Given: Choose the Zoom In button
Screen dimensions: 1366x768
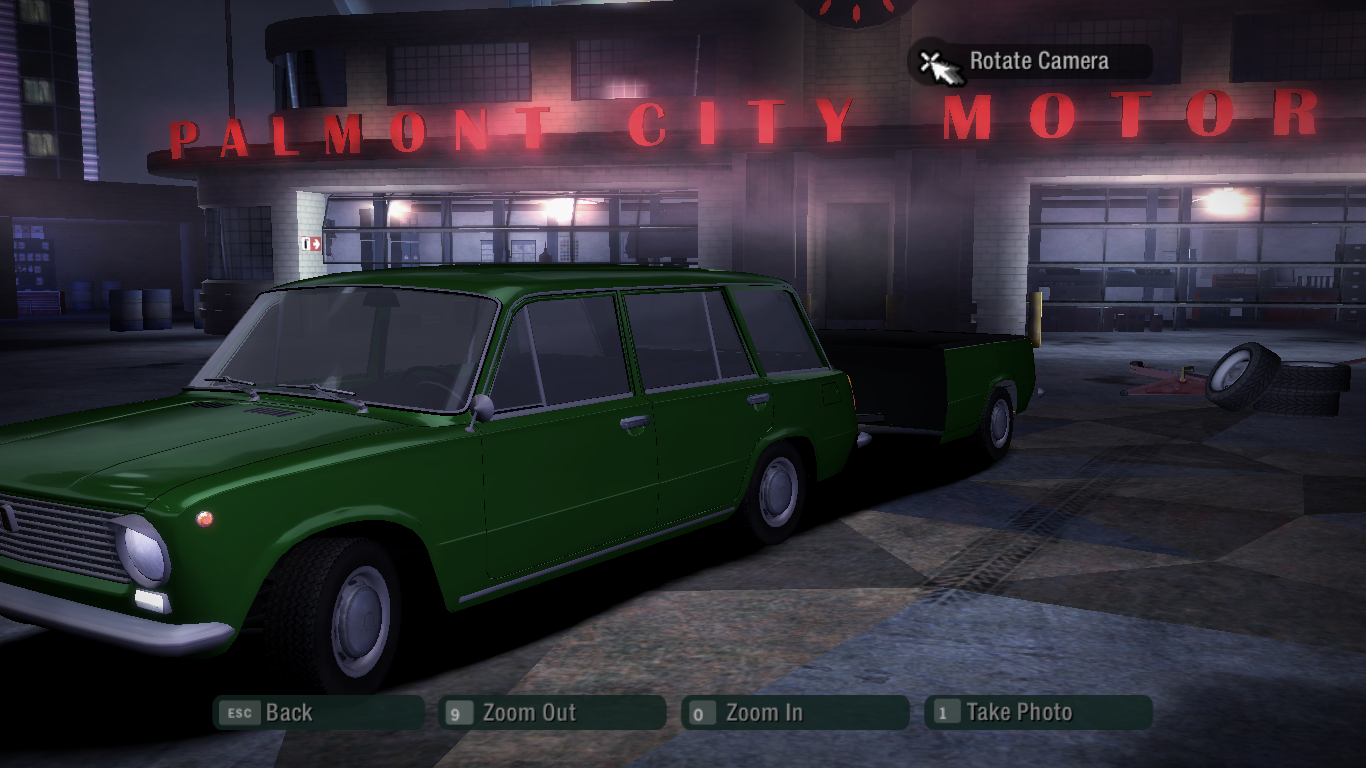Looking at the screenshot, I should (795, 713).
